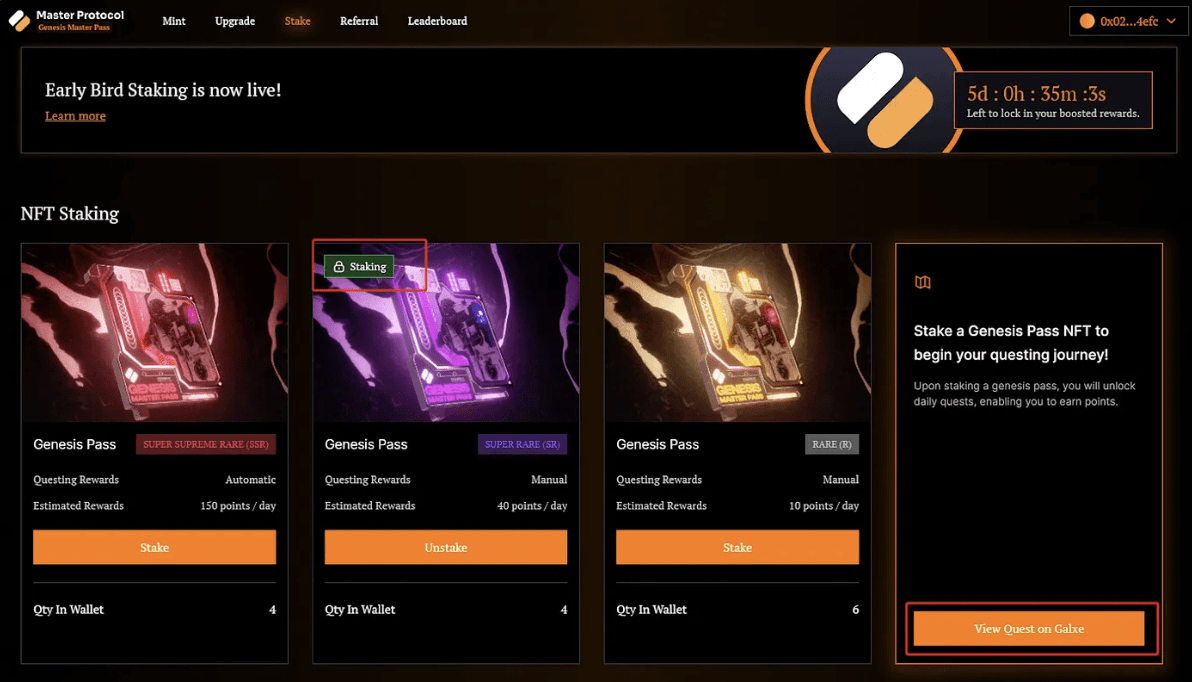Screen dimensions: 1192x682
Task: Unstake the Super Rare Genesis Pass
Action: click(x=446, y=548)
